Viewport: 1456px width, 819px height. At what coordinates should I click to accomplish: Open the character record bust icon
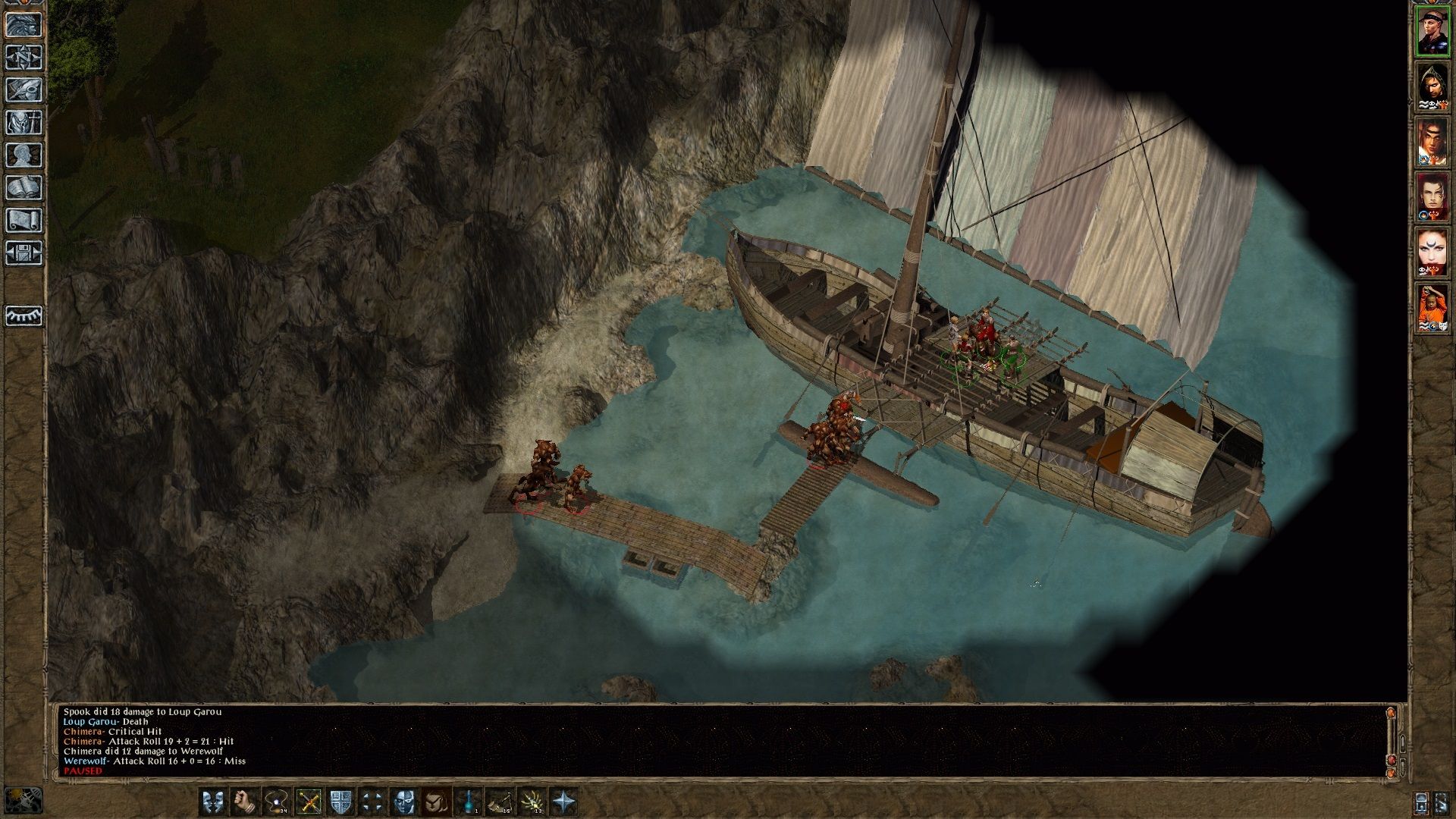24,155
